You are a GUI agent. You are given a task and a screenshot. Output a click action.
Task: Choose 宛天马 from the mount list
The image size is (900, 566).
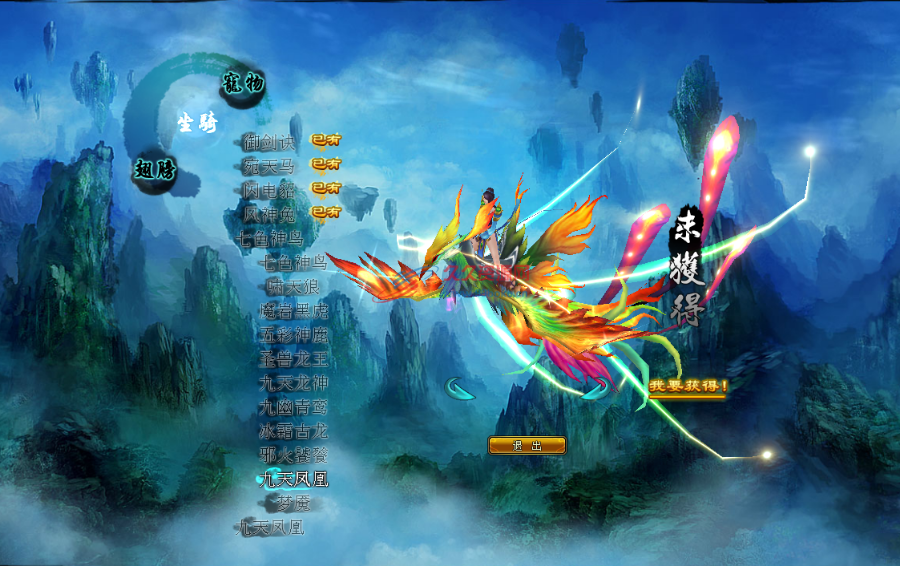pyautogui.click(x=269, y=166)
